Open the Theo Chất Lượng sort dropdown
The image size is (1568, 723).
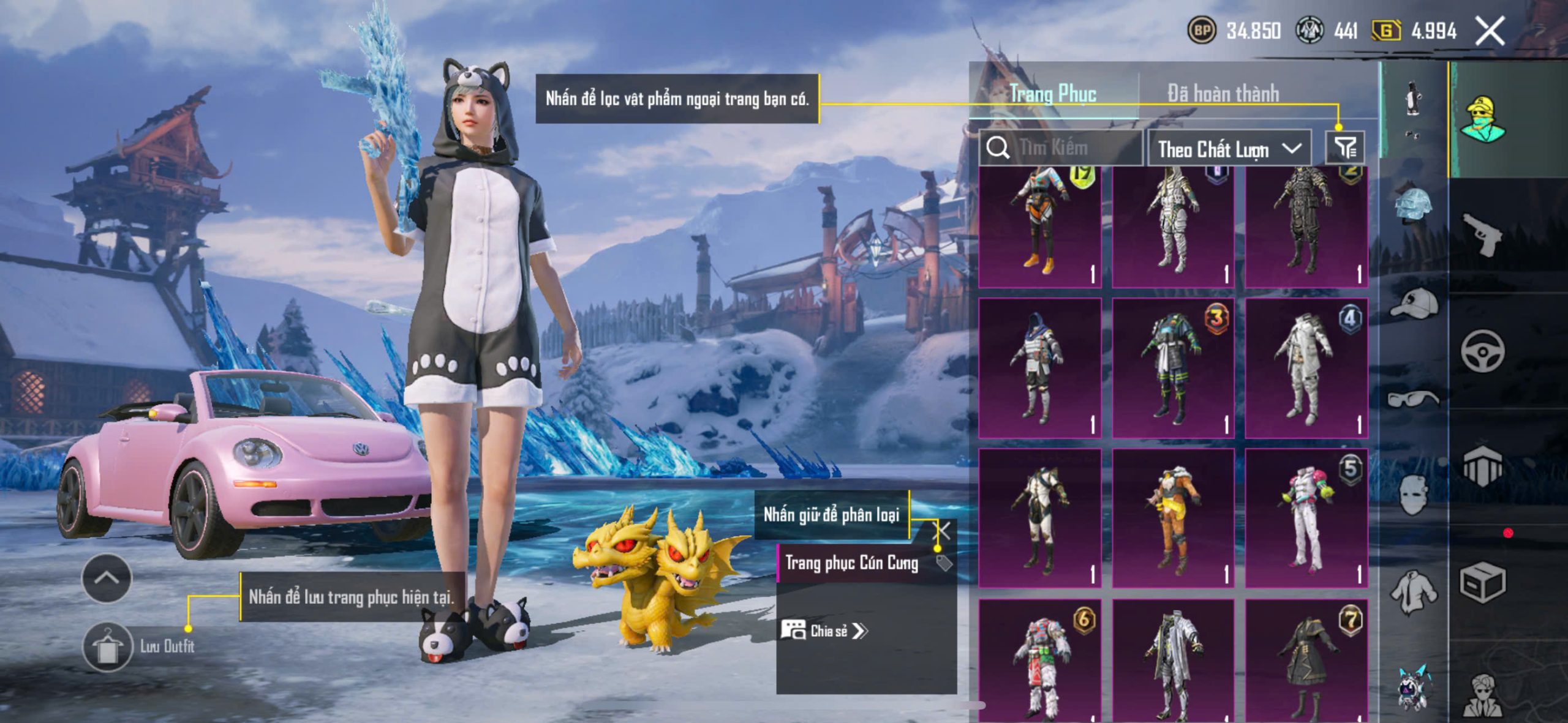(x=1228, y=149)
